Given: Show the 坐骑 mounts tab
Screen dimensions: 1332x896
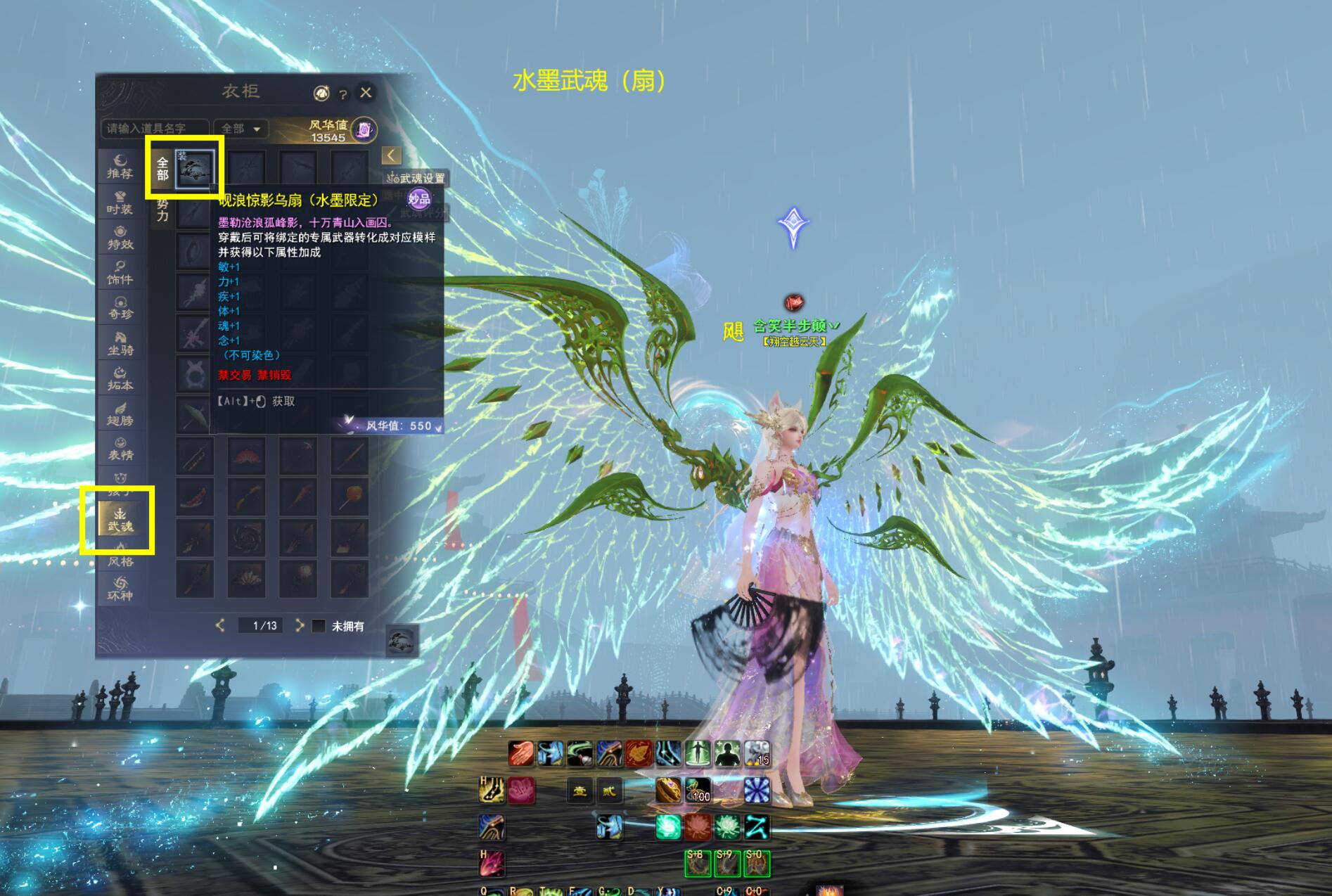Looking at the screenshot, I should 120,343.
